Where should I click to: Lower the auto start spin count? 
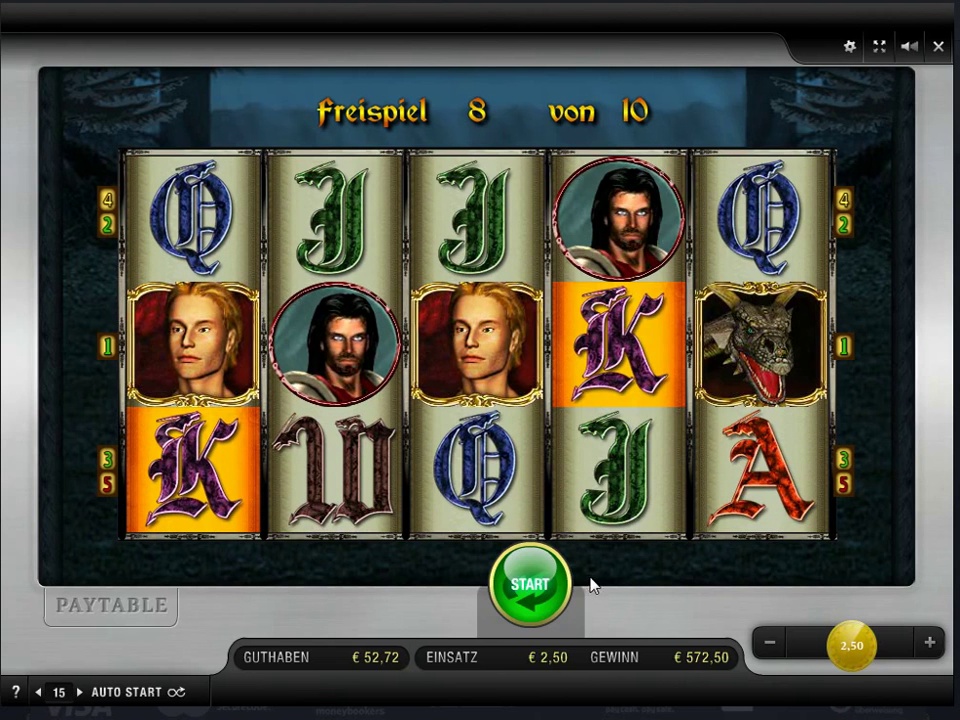tap(38, 692)
